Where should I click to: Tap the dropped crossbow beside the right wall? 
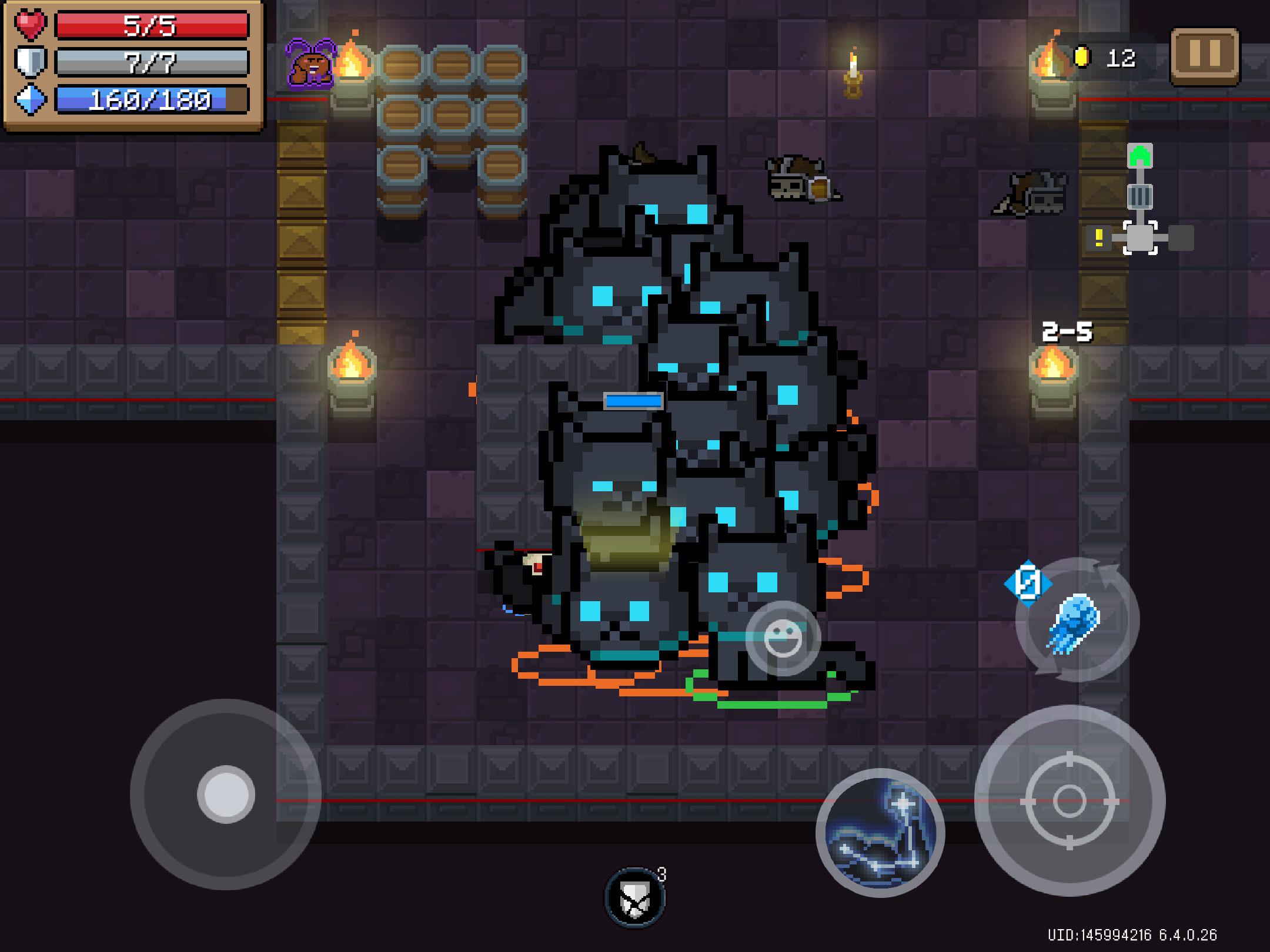1033,191
